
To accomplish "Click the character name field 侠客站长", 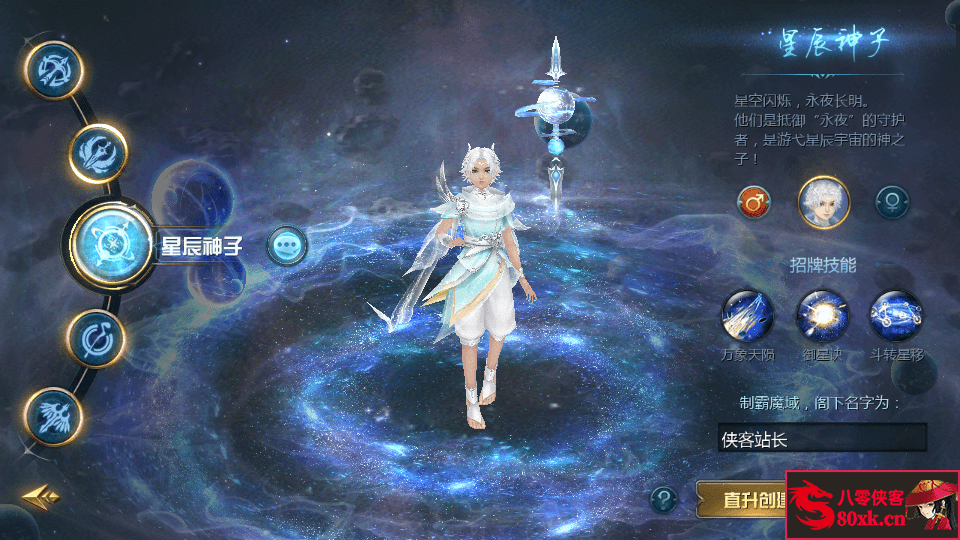I will click(x=822, y=438).
